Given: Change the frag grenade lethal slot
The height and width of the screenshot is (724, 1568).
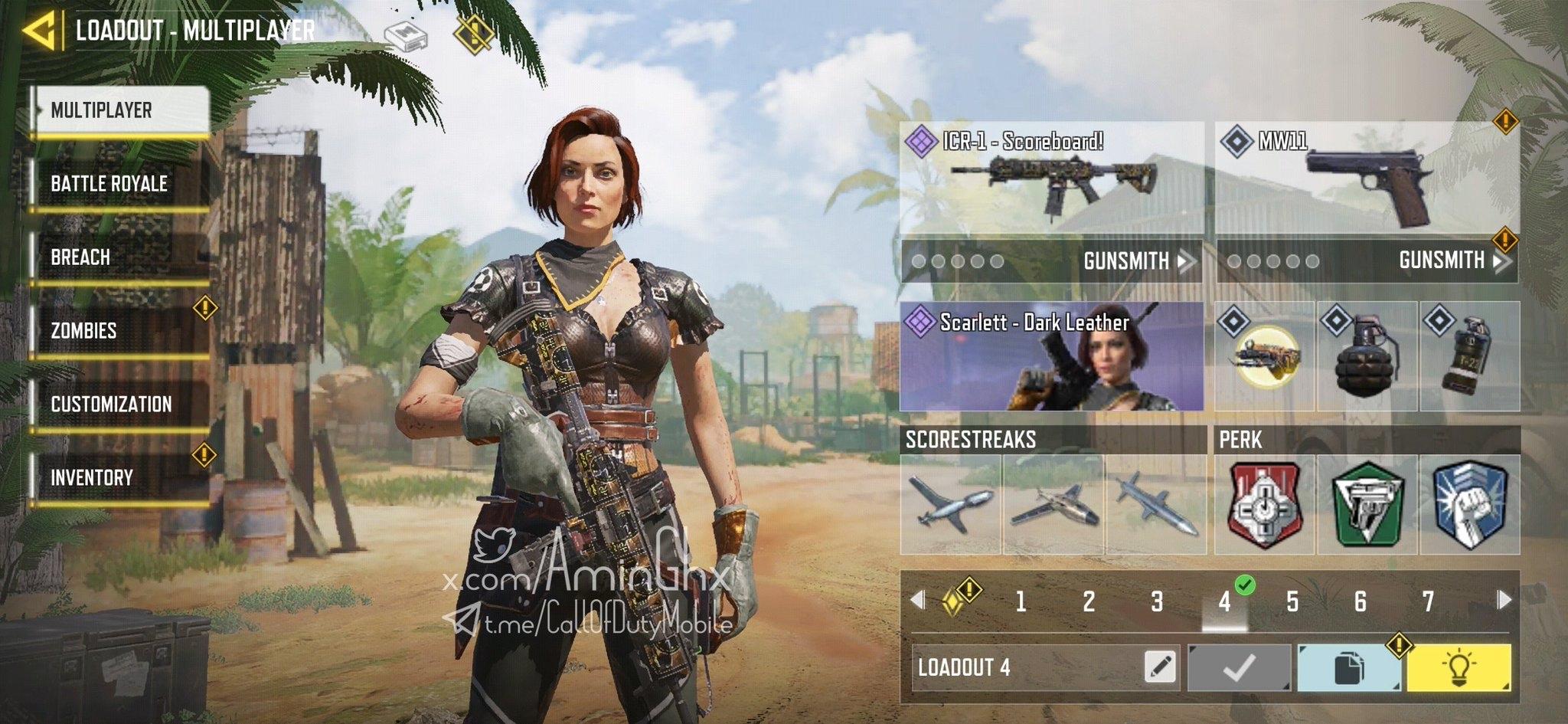Looking at the screenshot, I should point(1367,356).
